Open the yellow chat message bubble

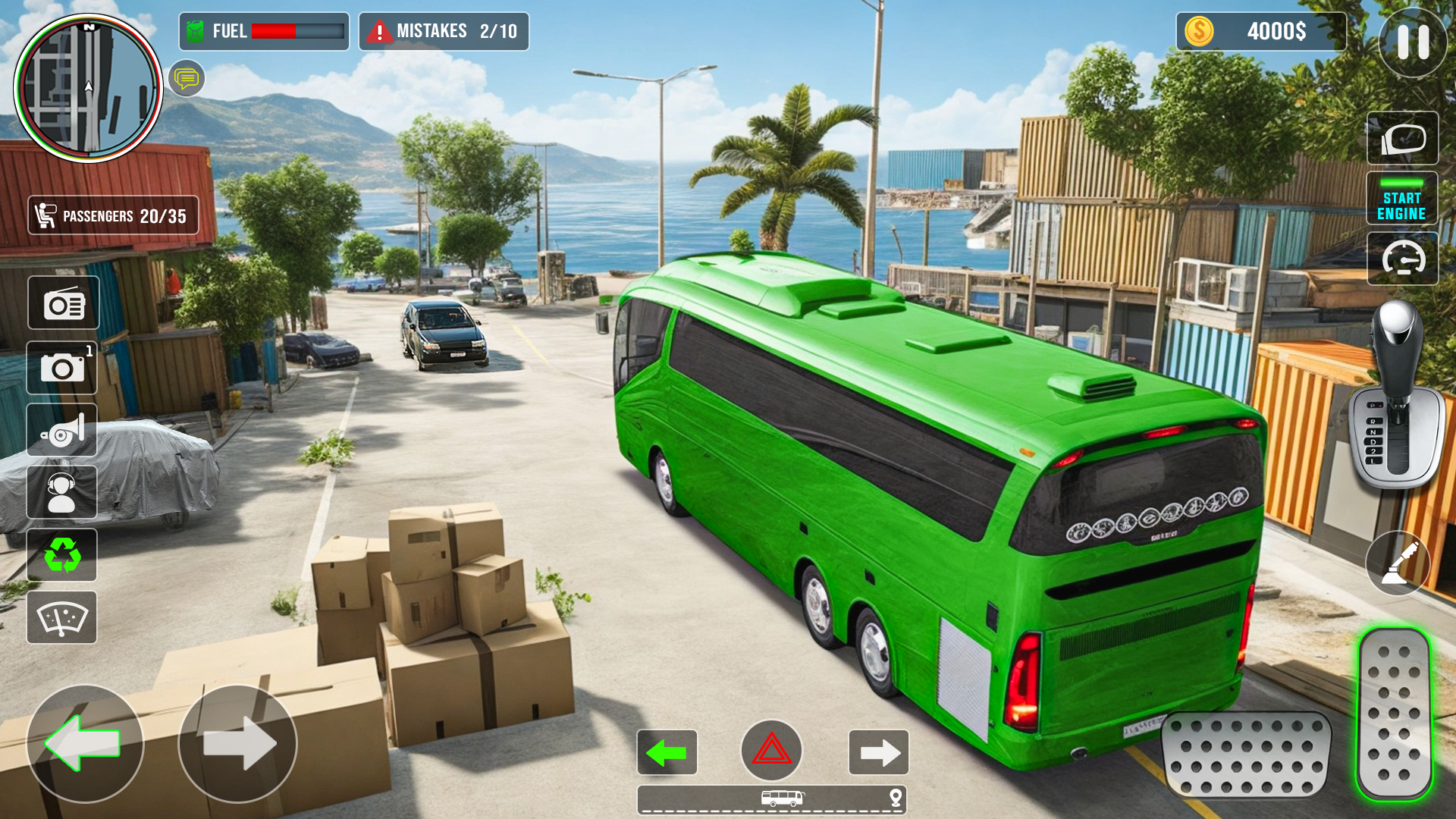click(187, 78)
